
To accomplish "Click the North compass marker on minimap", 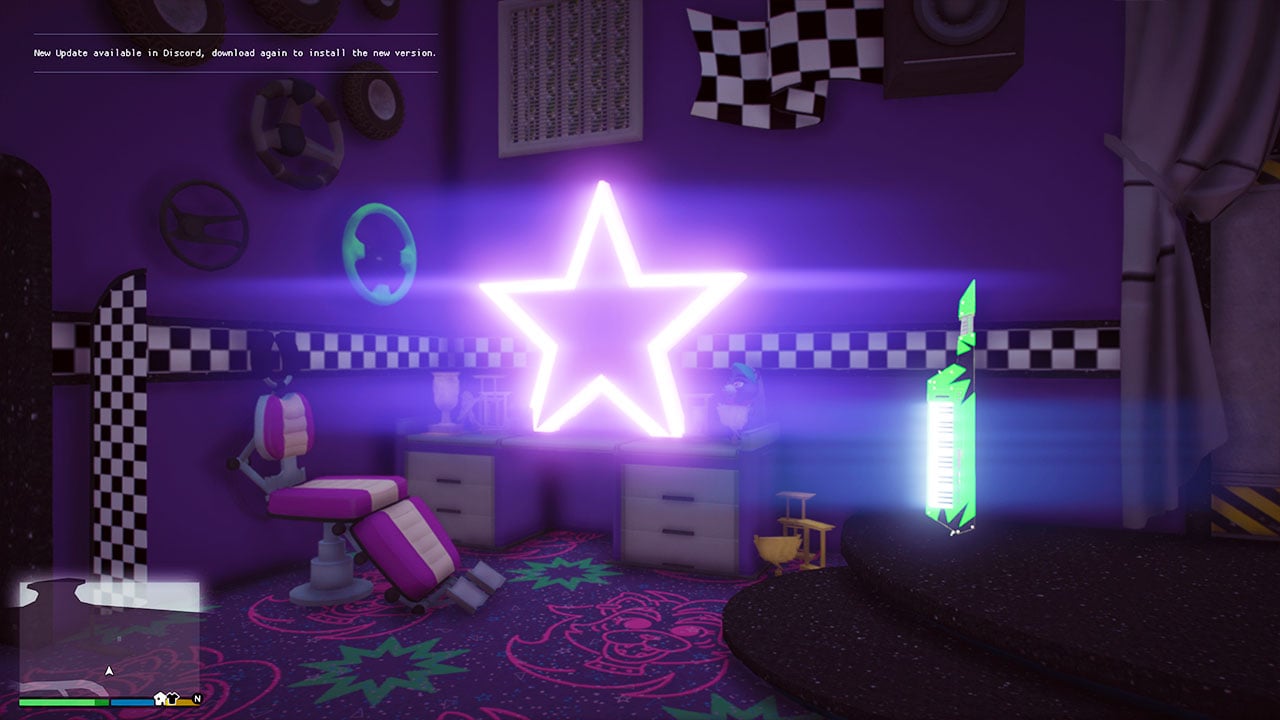I will click(197, 698).
